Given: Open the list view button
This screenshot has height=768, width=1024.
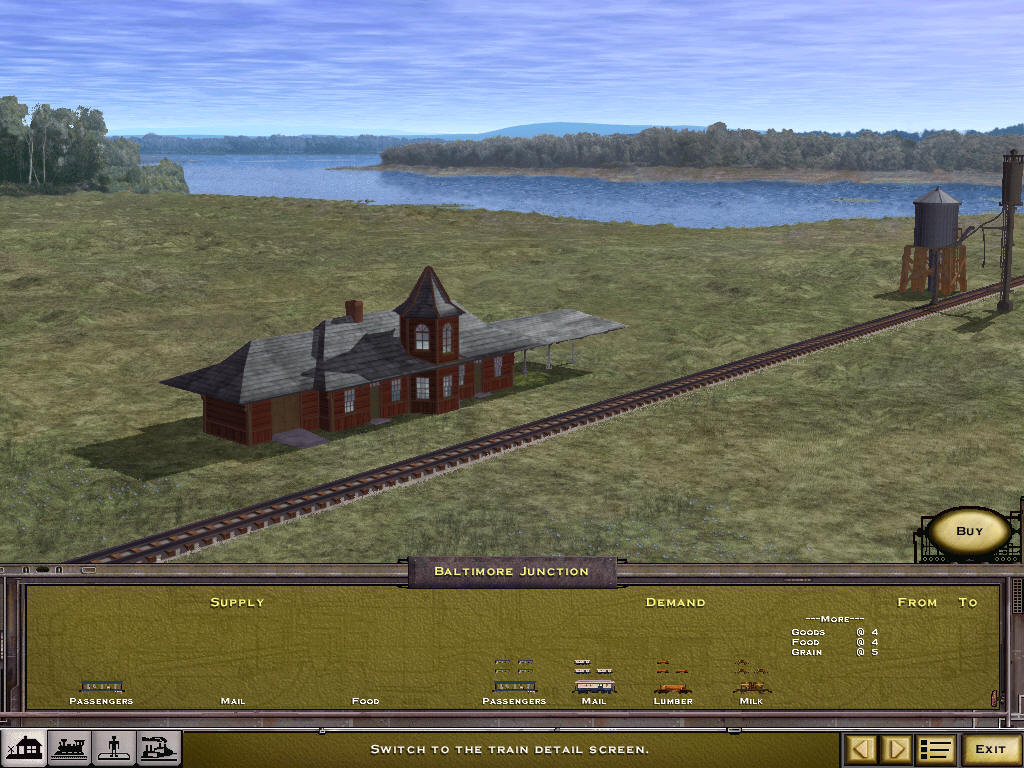Looking at the screenshot, I should (x=936, y=749).
